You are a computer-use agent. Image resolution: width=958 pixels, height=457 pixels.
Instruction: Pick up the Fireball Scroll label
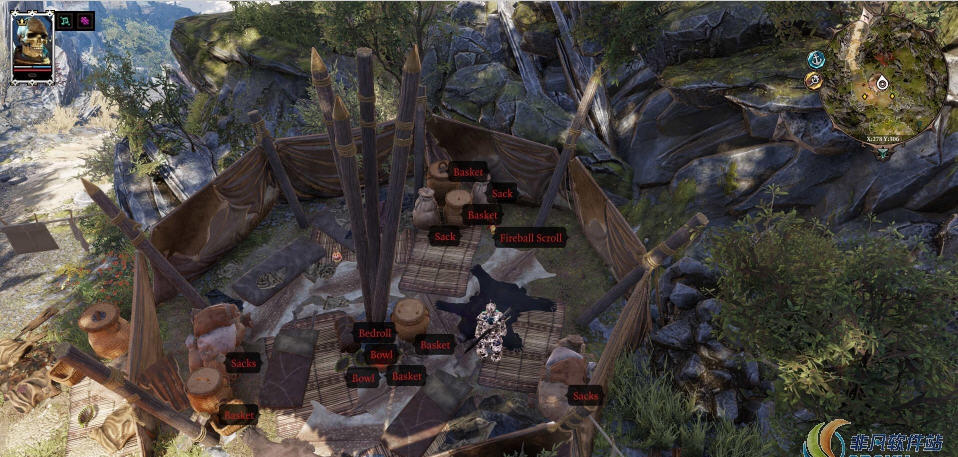click(530, 238)
